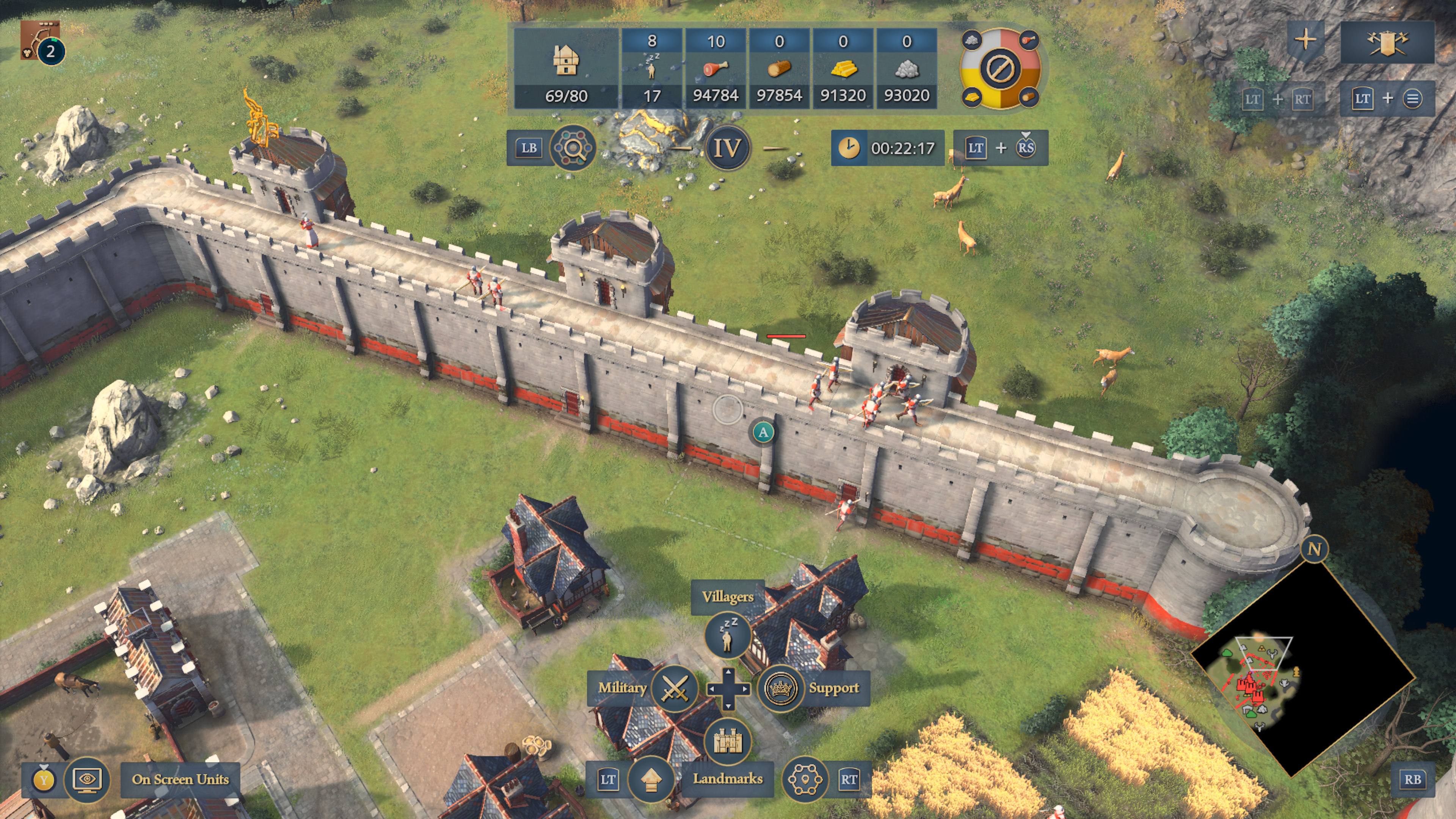Select the Military crossed swords option
The width and height of the screenshot is (1456, 819).
[674, 688]
